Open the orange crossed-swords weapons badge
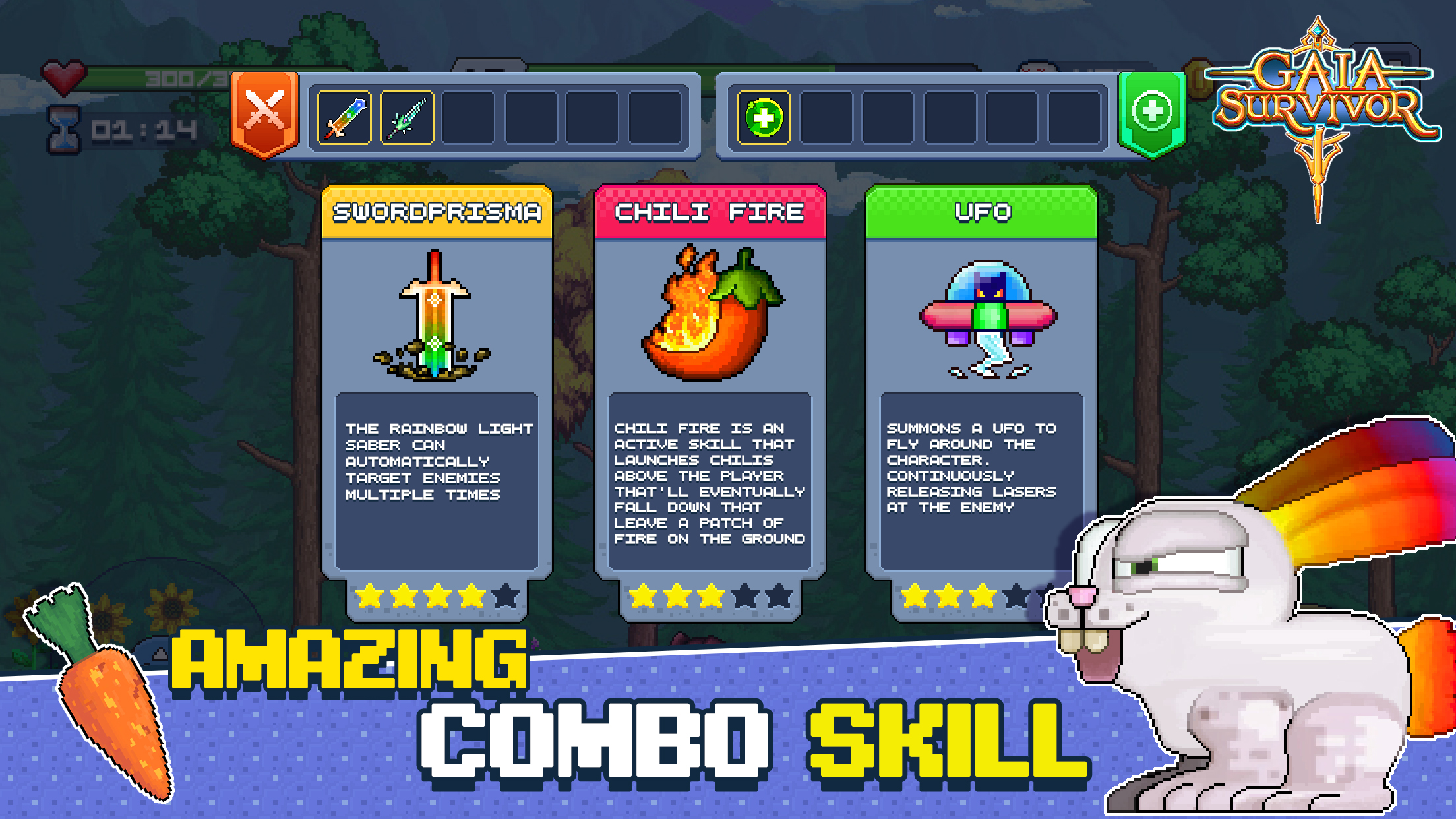The height and width of the screenshot is (819, 1456). point(265,113)
